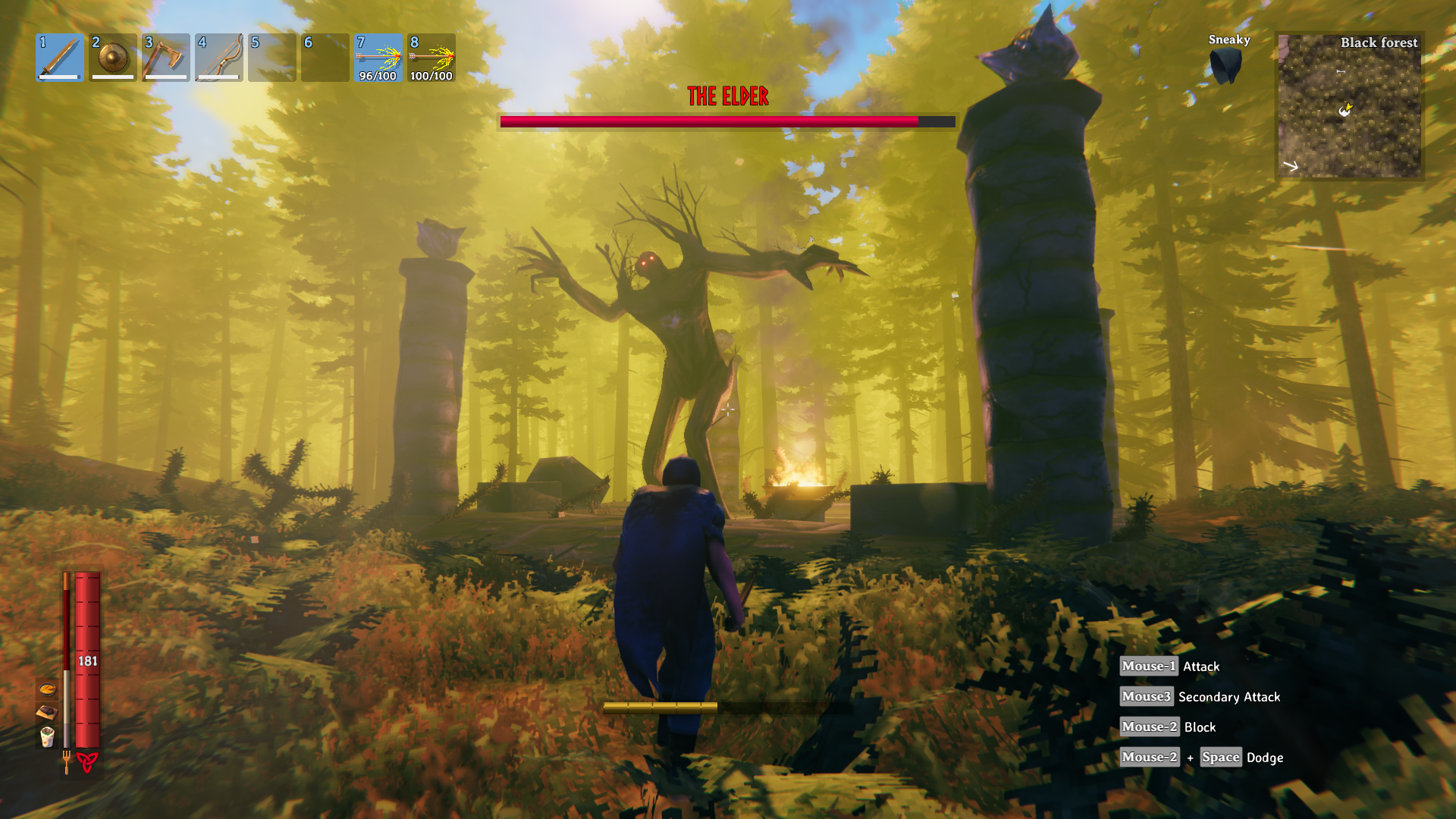
Task: Click the Sneaky status effect icon
Action: click(1225, 66)
